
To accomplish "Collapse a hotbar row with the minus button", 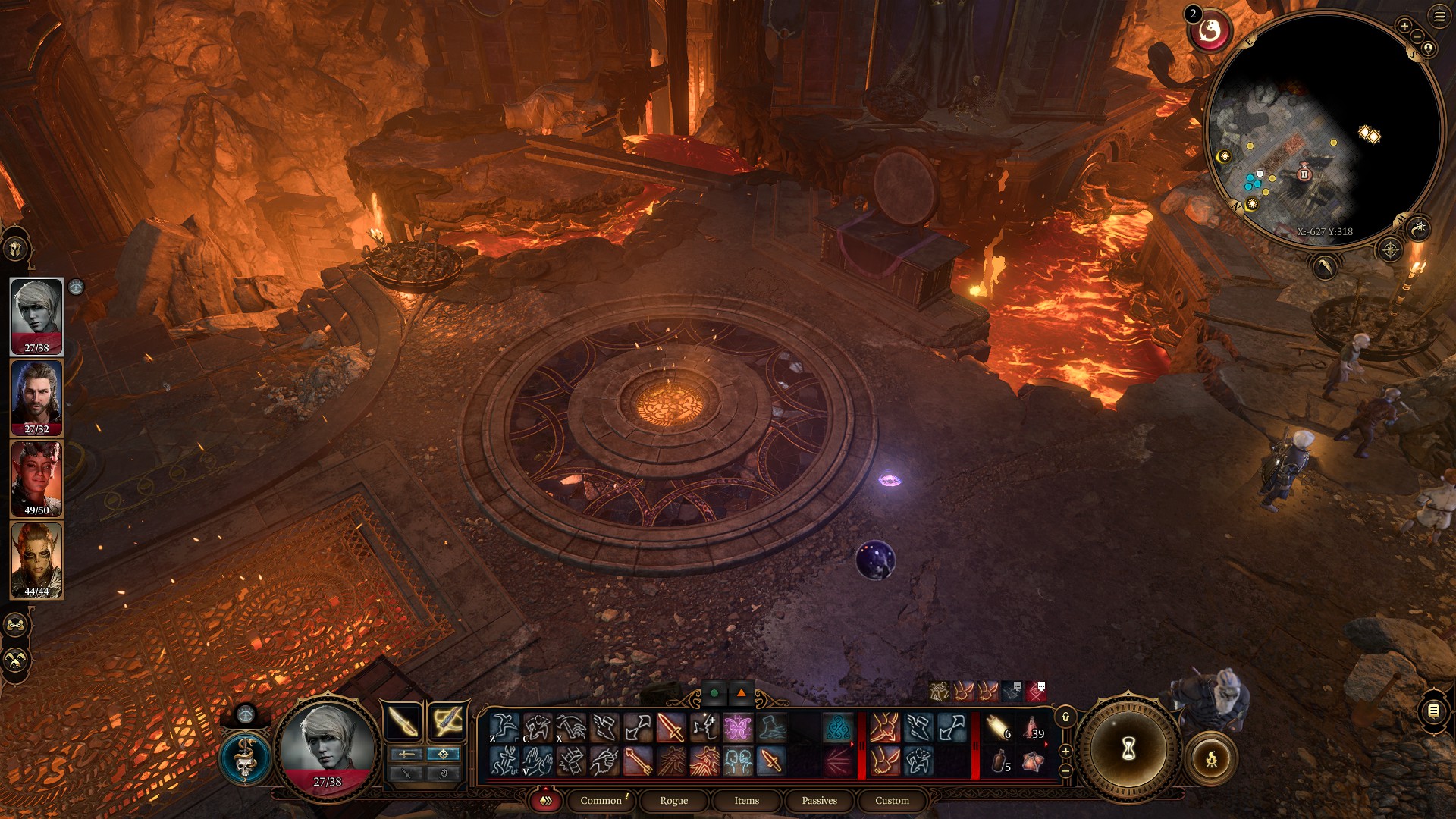I will [x=1065, y=770].
